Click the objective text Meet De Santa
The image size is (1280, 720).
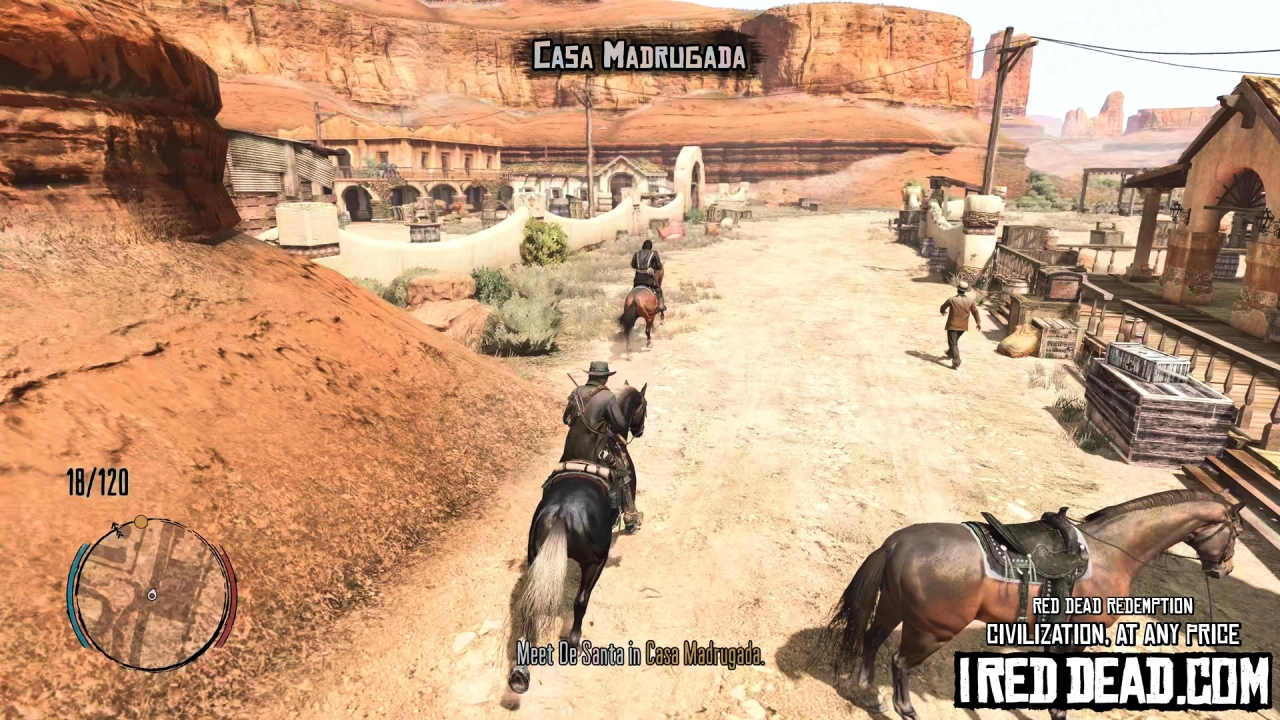pos(640,655)
